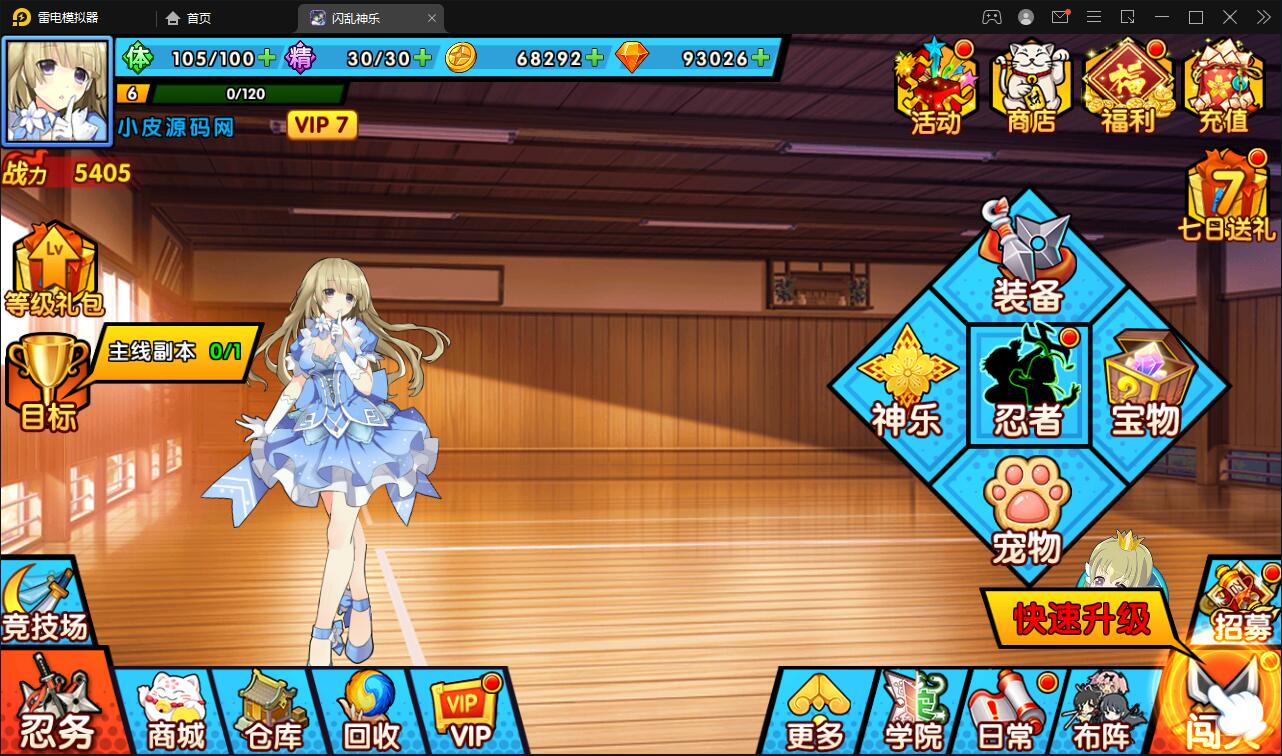Image resolution: width=1282 pixels, height=756 pixels.
Task: Open the 充值 recharge gift icon
Action: (x=1223, y=85)
